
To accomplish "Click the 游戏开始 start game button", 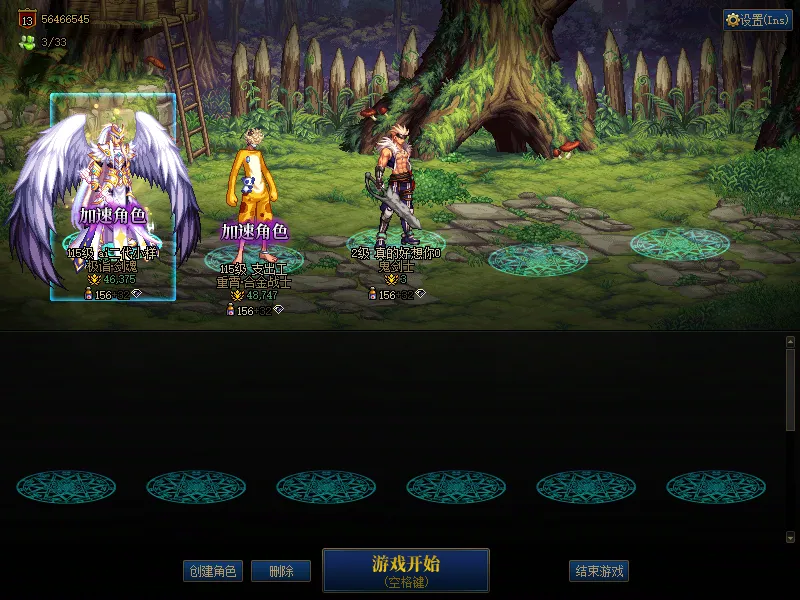I will click(405, 570).
